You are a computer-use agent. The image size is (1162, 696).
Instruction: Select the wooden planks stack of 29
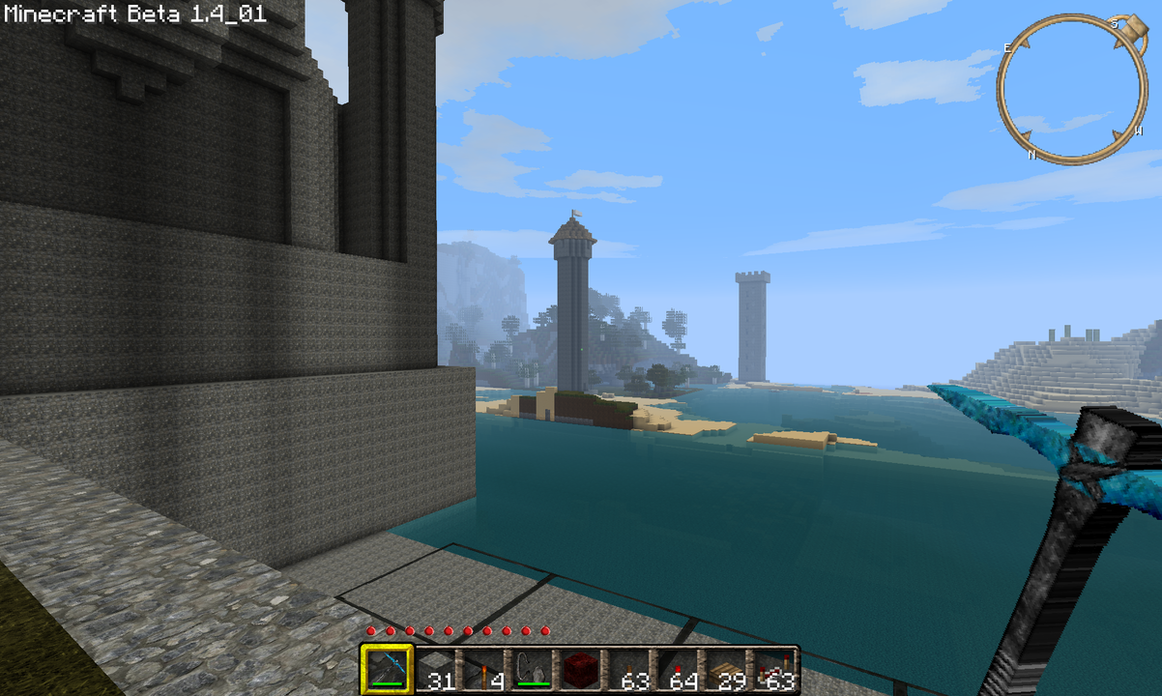click(x=726, y=669)
